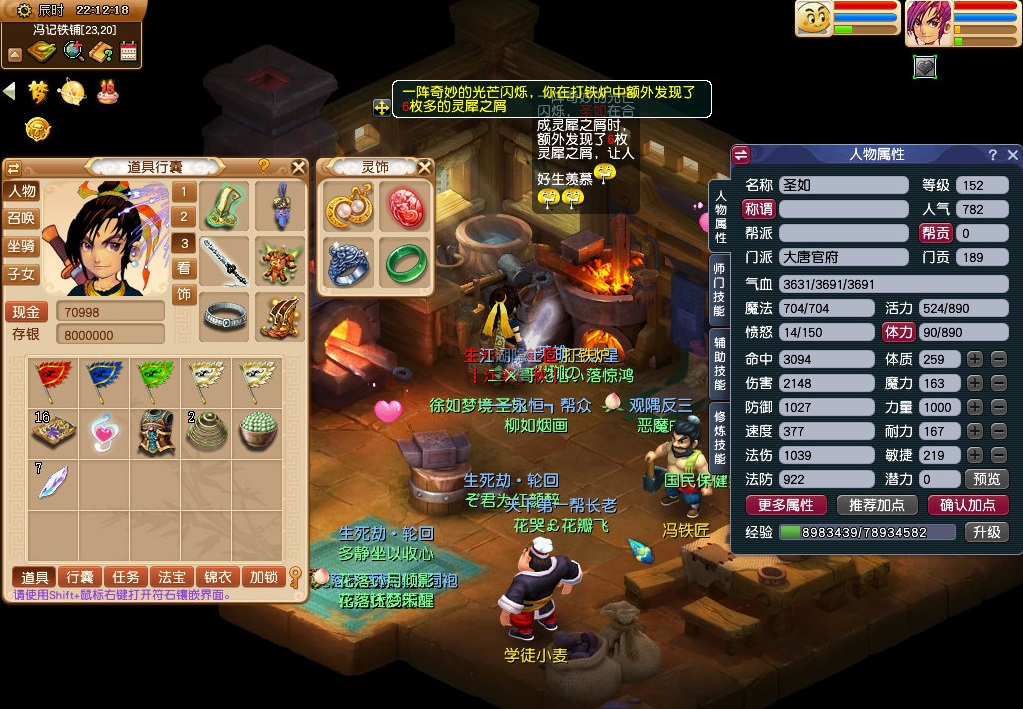Close the 人物属性 character panel

click(1012, 155)
